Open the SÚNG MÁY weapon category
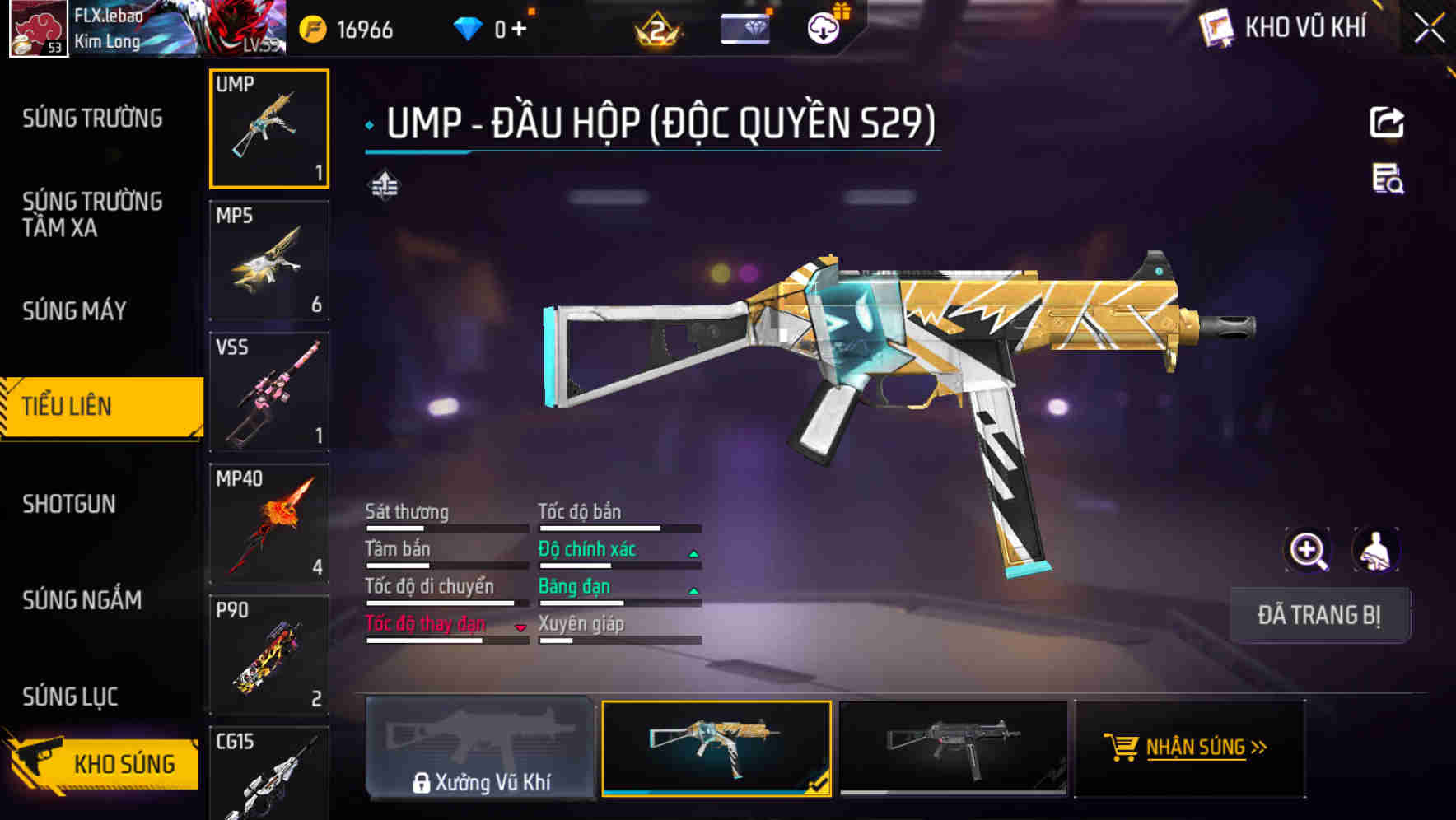The image size is (1456, 820). [74, 310]
